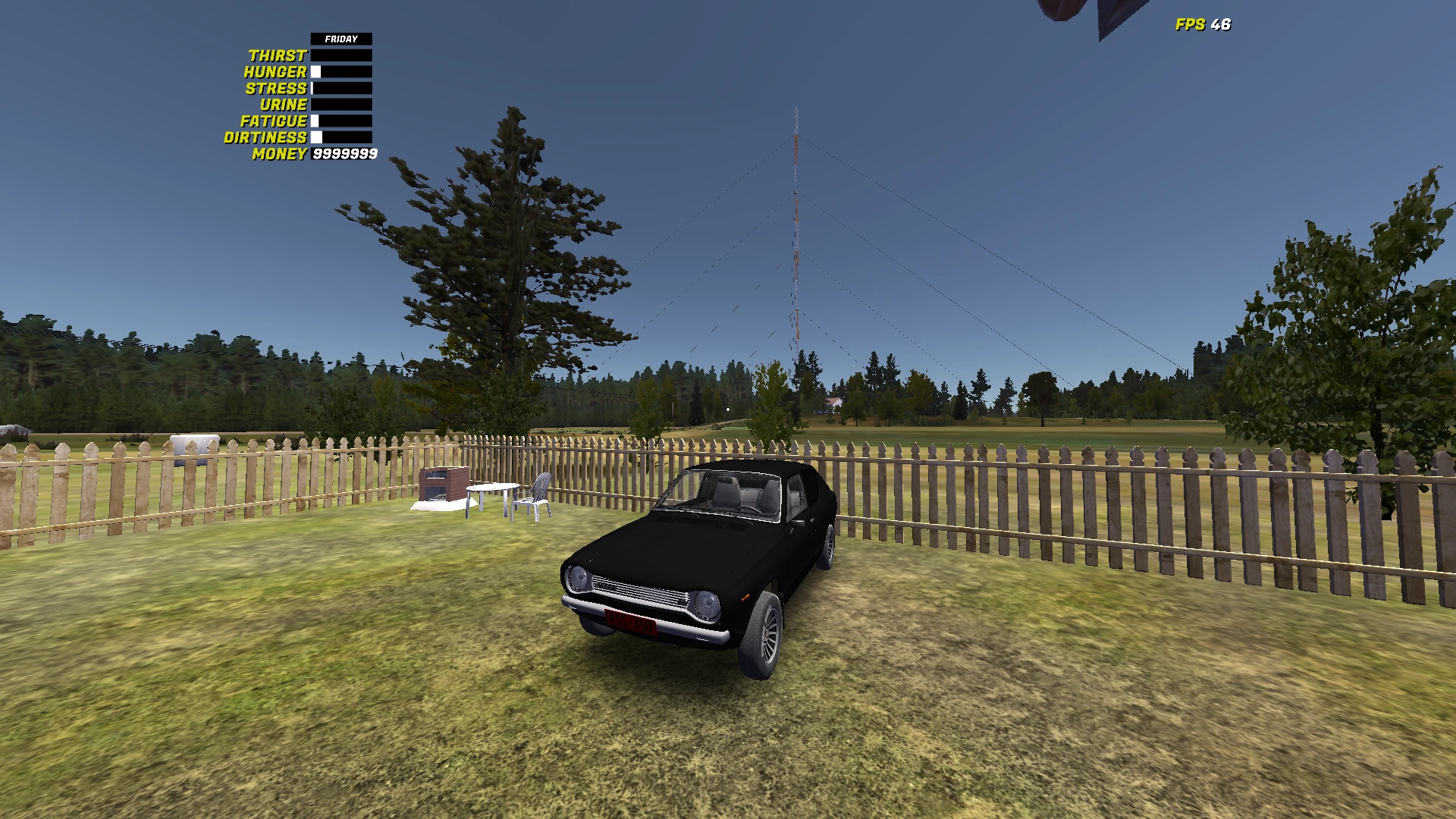
Task: Click the FATIGUE meter bar
Action: pos(341,121)
